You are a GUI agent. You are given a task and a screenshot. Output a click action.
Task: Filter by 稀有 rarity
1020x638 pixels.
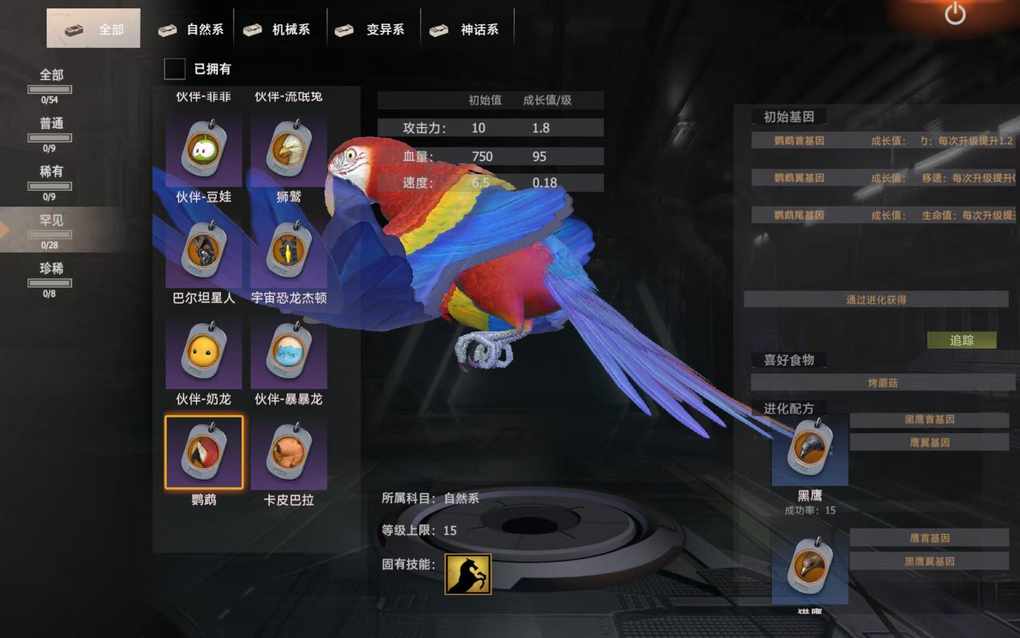tap(51, 176)
